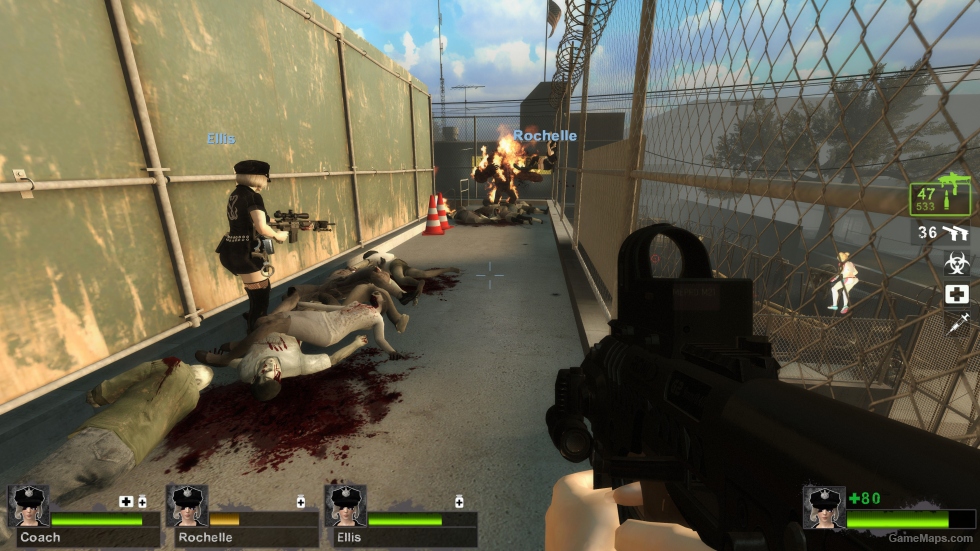Click your own survivor portrait beside +80
Screen dimensions: 980x551
coord(824,507)
